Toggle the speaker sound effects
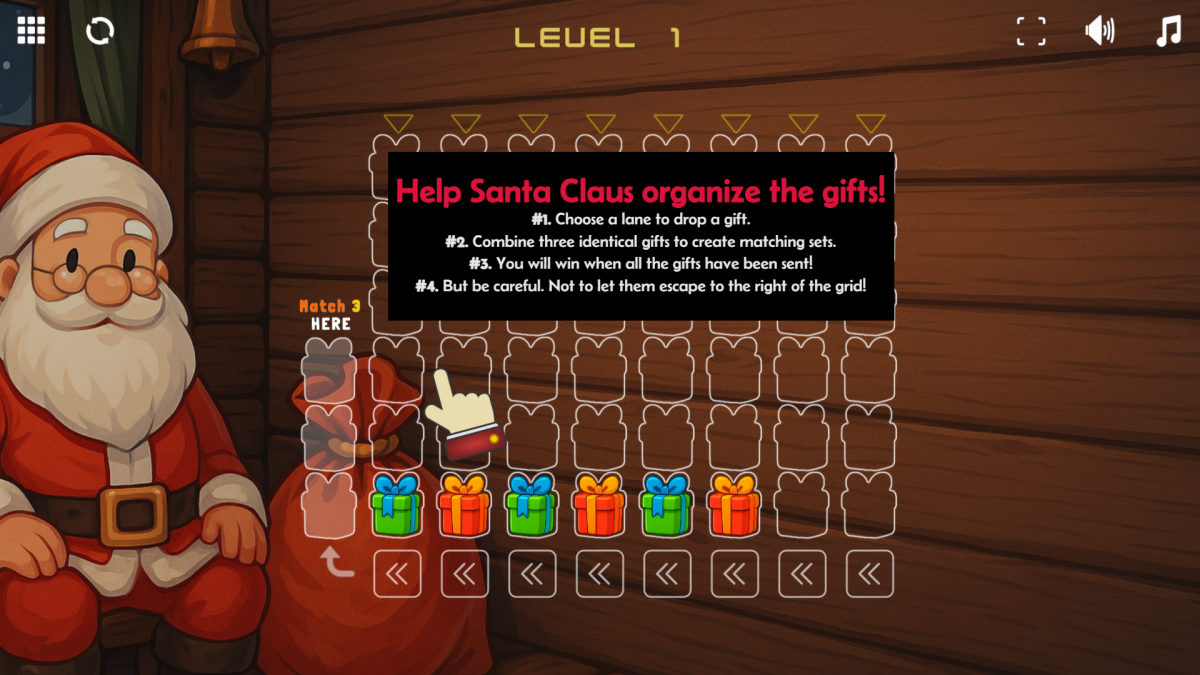 (x=1099, y=31)
